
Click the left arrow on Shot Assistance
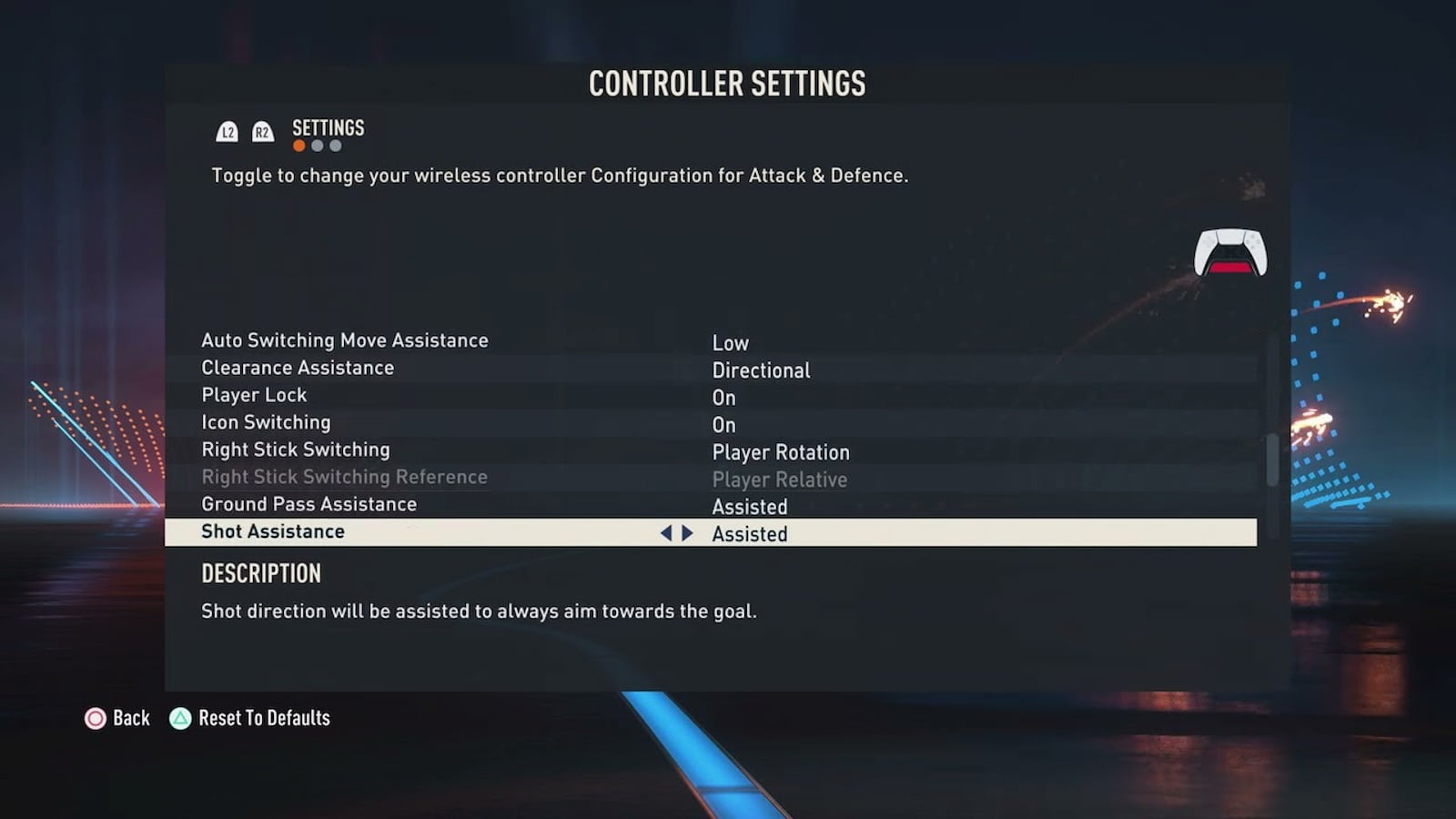666,533
